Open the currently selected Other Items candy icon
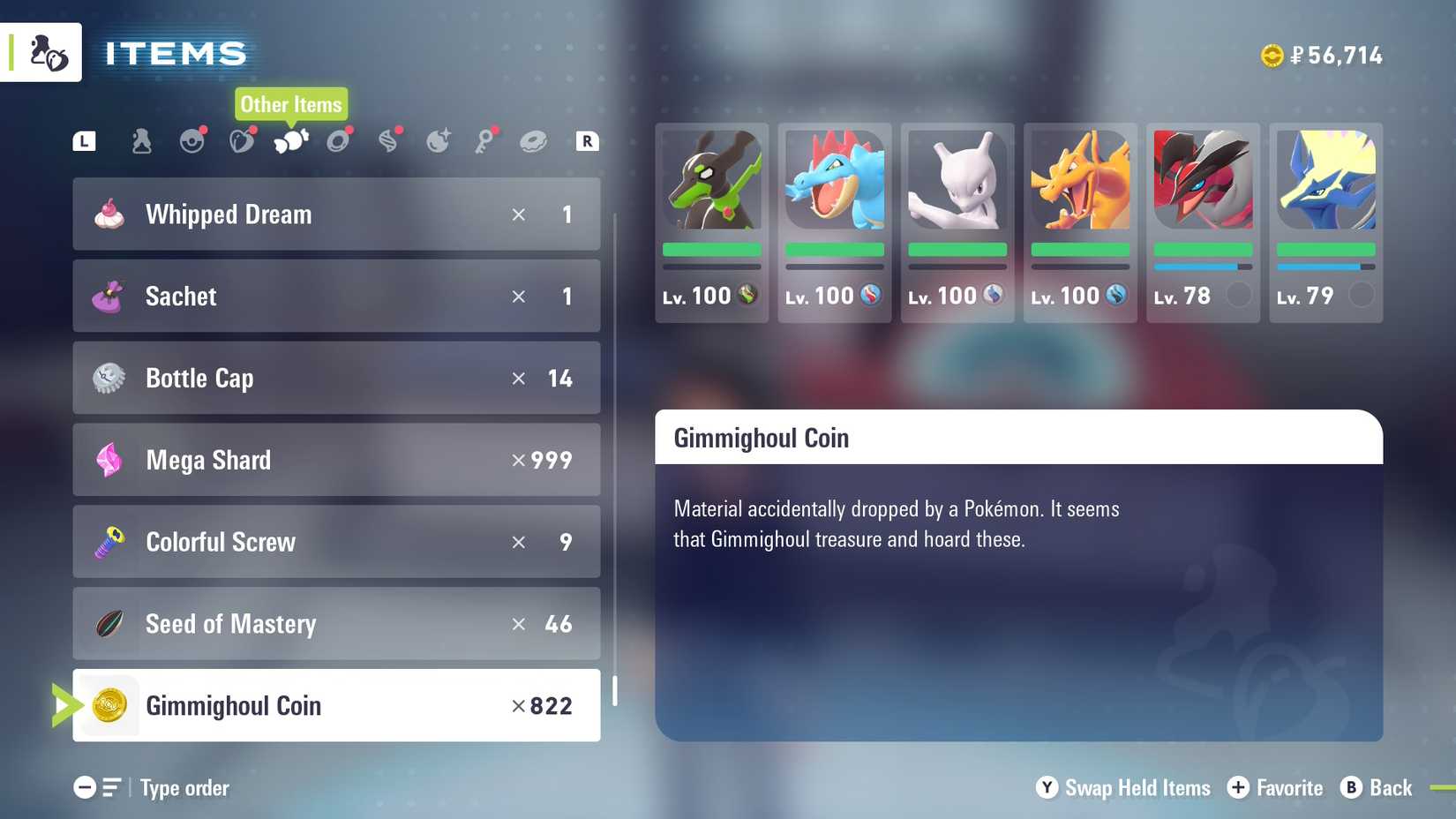 [x=291, y=140]
